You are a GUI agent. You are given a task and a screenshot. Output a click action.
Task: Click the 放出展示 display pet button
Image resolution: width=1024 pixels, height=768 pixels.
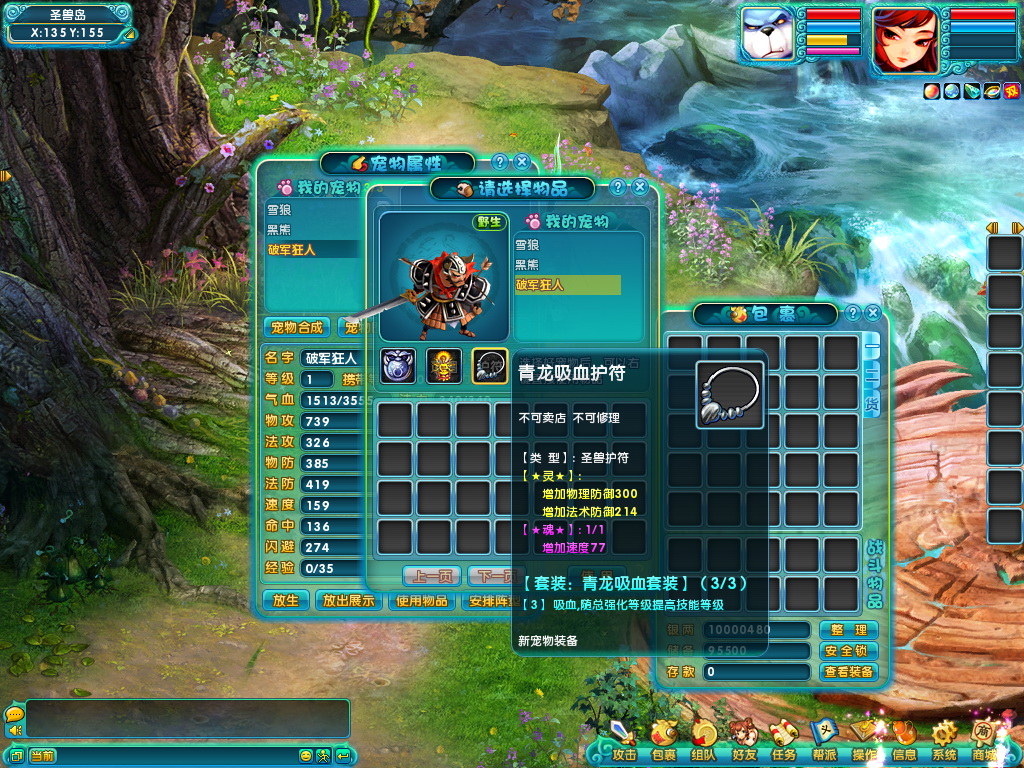(348, 601)
